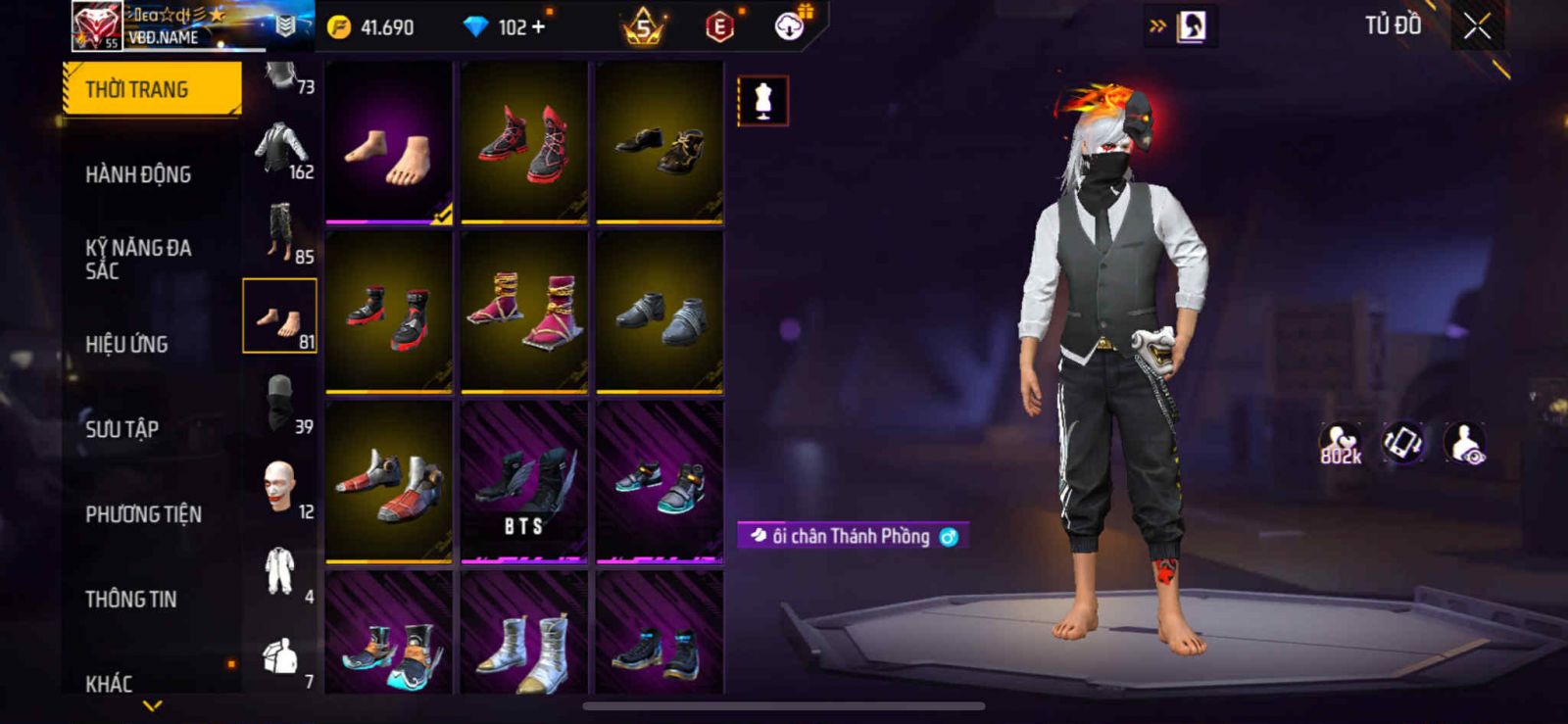Open the face mask subcategory
This screenshot has height=724, width=1568.
[x=281, y=403]
